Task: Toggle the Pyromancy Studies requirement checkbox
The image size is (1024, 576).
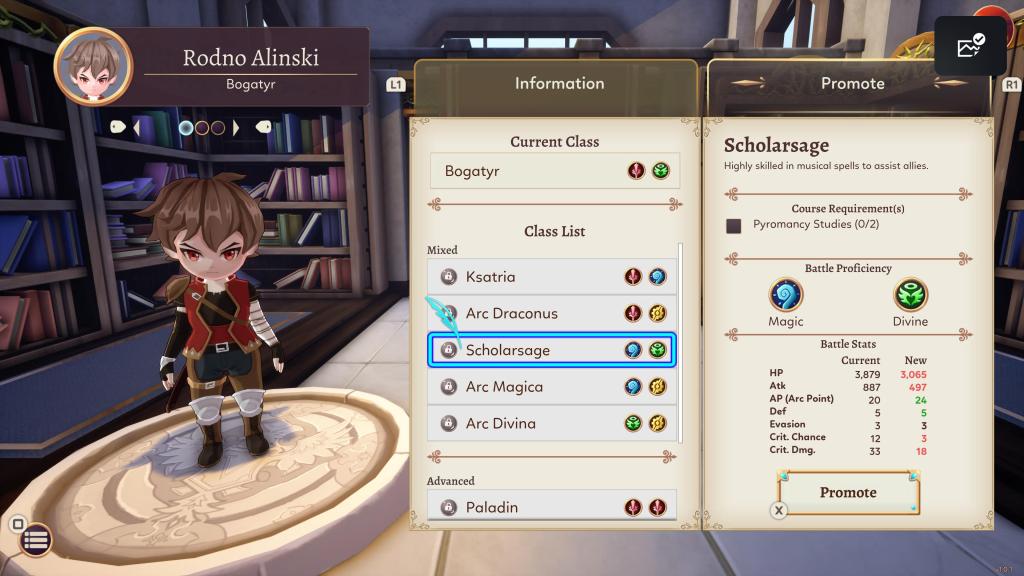Action: coord(734,225)
